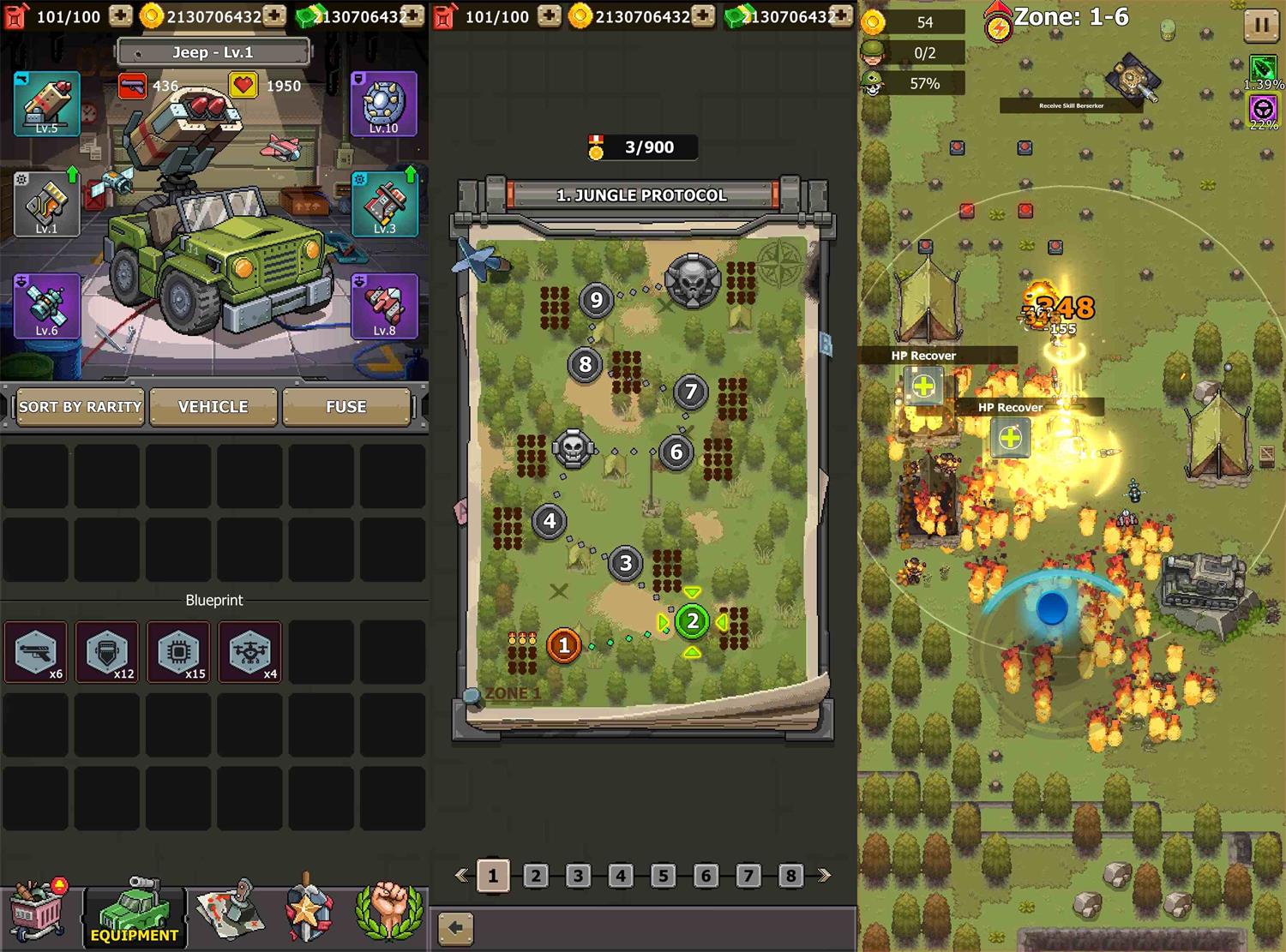The height and width of the screenshot is (952, 1286).
Task: Open the Fuse button
Action: pos(346,407)
